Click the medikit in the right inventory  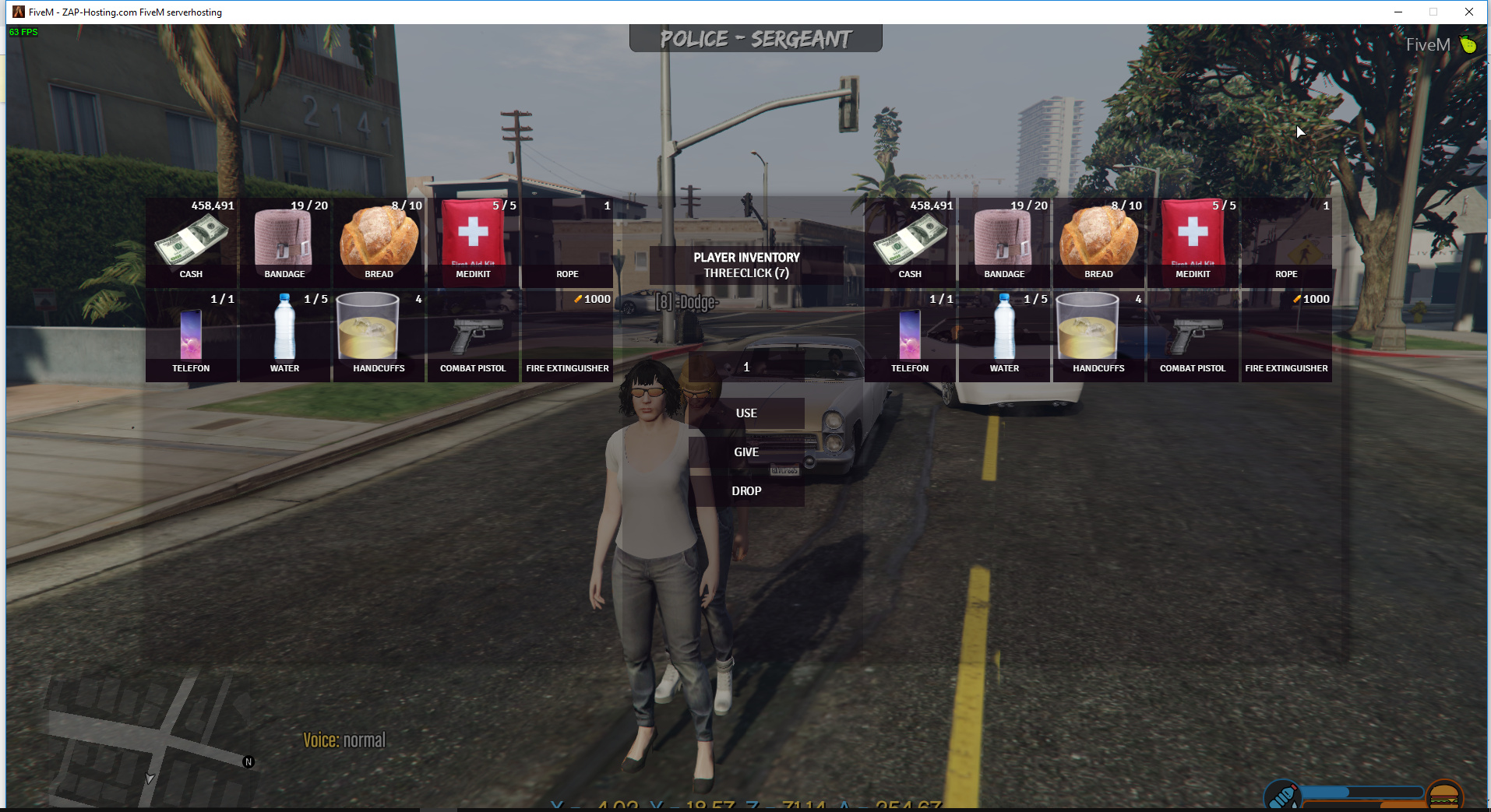1192,237
